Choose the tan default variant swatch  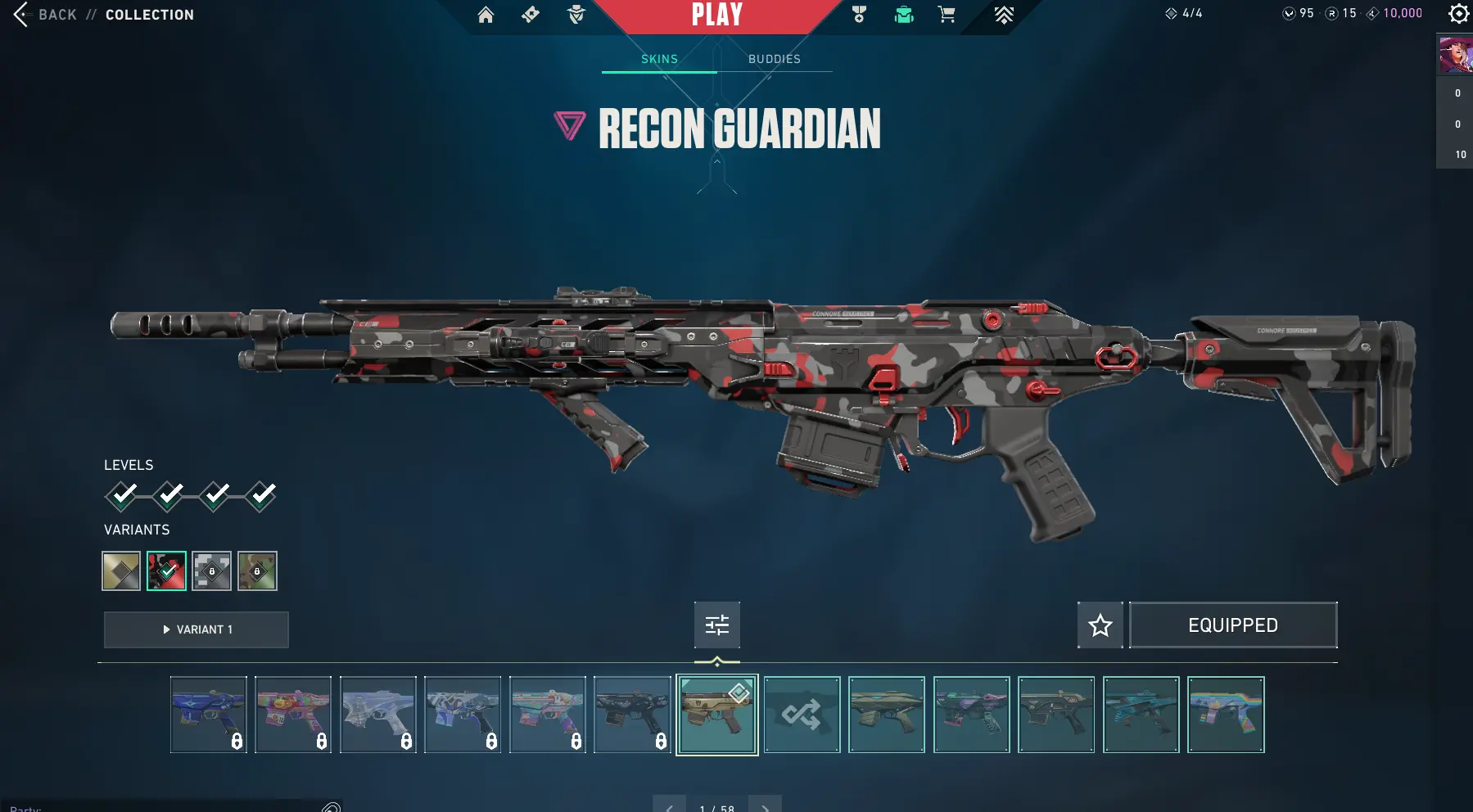[121, 571]
